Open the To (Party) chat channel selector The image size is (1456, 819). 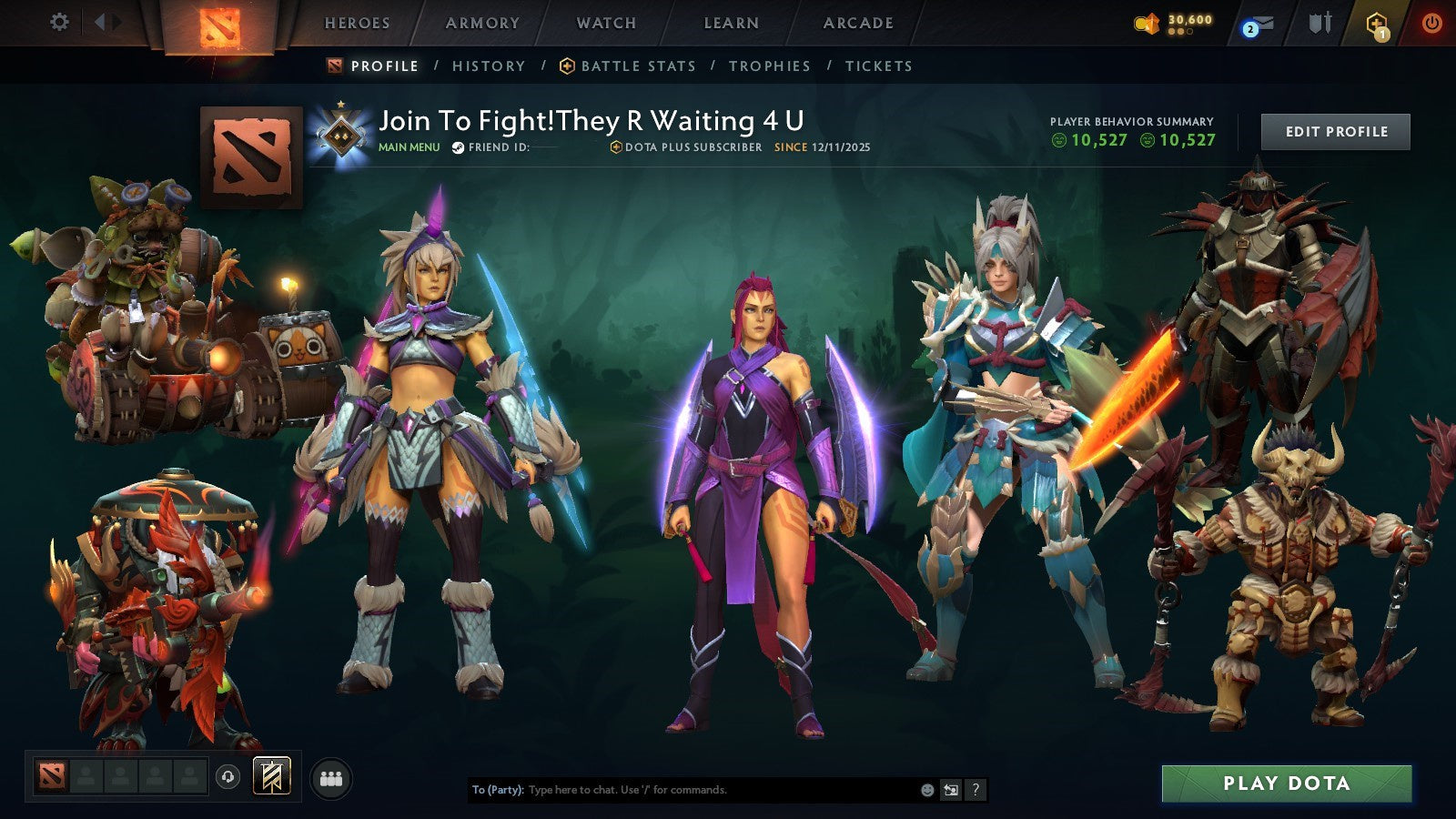495,791
